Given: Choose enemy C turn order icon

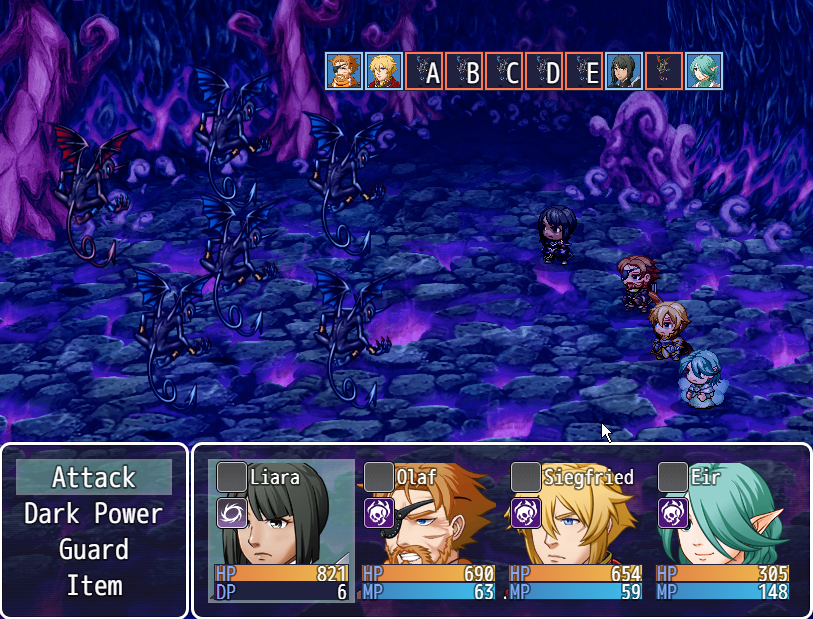Looking at the screenshot, I should pos(504,72).
